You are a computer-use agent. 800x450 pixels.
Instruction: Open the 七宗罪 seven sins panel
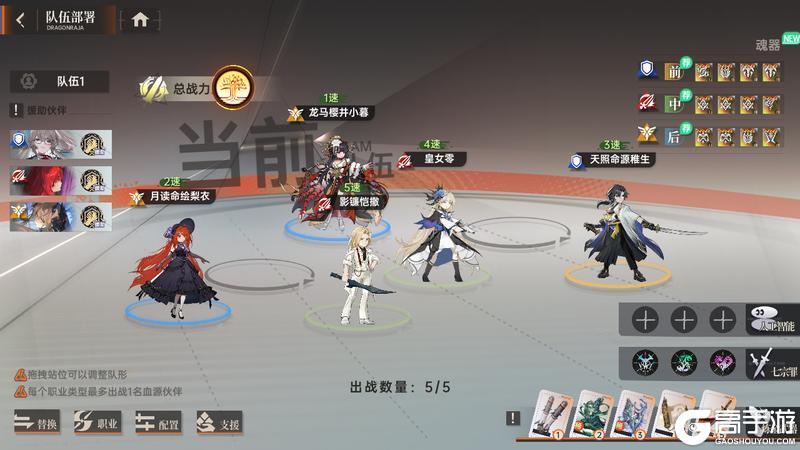770,362
